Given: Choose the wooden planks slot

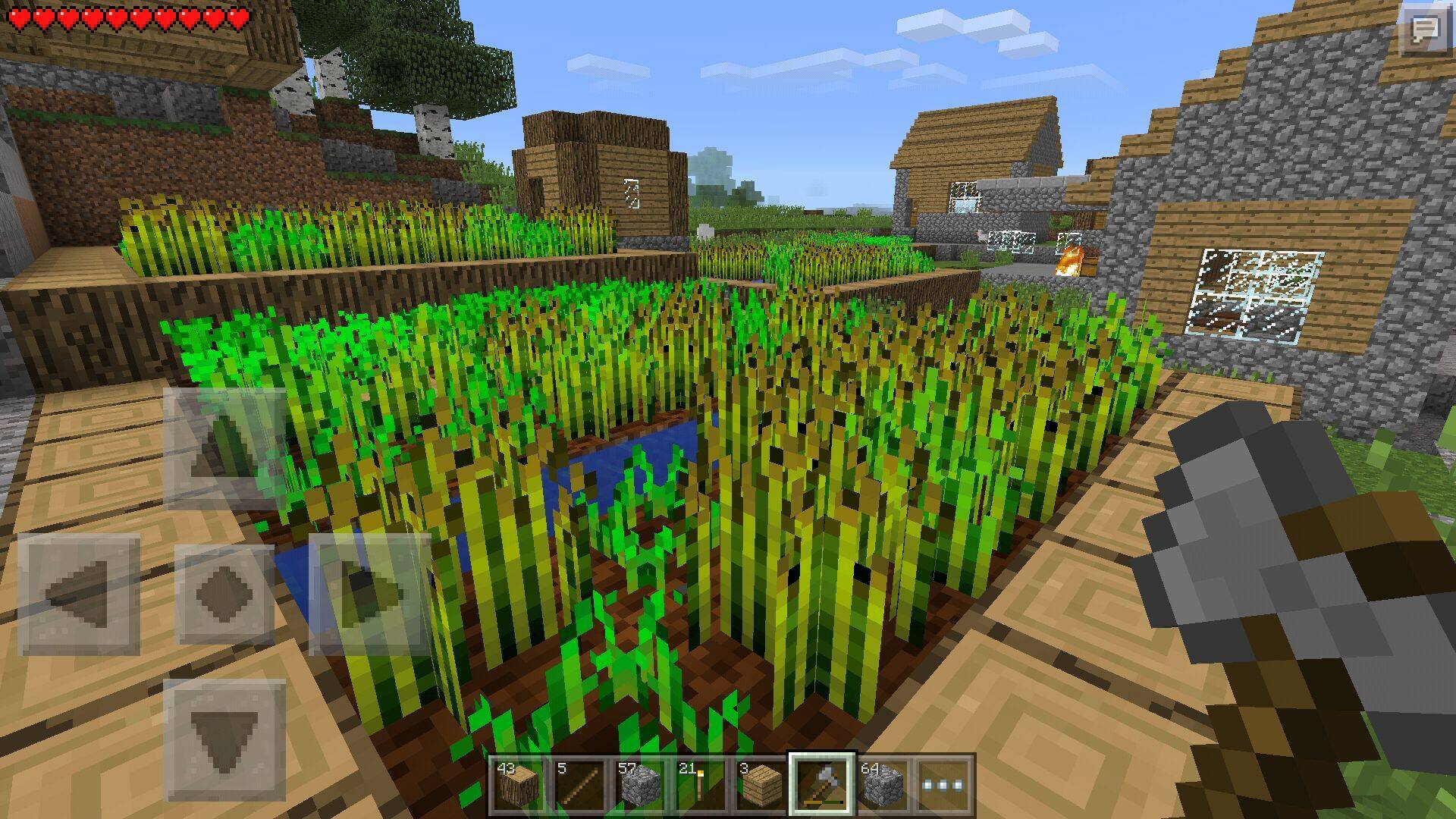Looking at the screenshot, I should [761, 784].
